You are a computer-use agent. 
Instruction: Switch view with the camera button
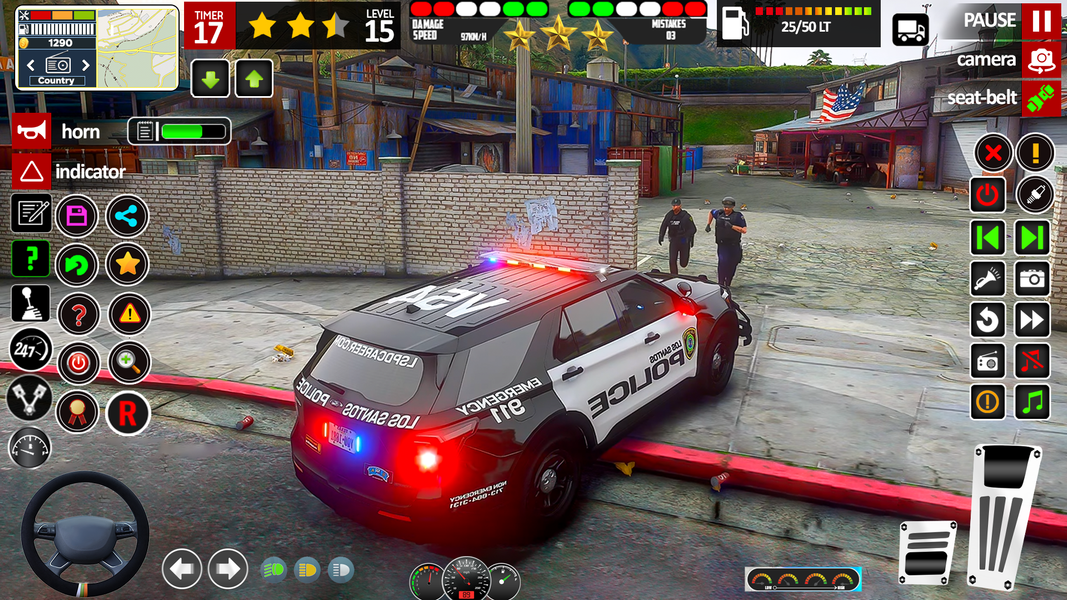click(x=1041, y=60)
